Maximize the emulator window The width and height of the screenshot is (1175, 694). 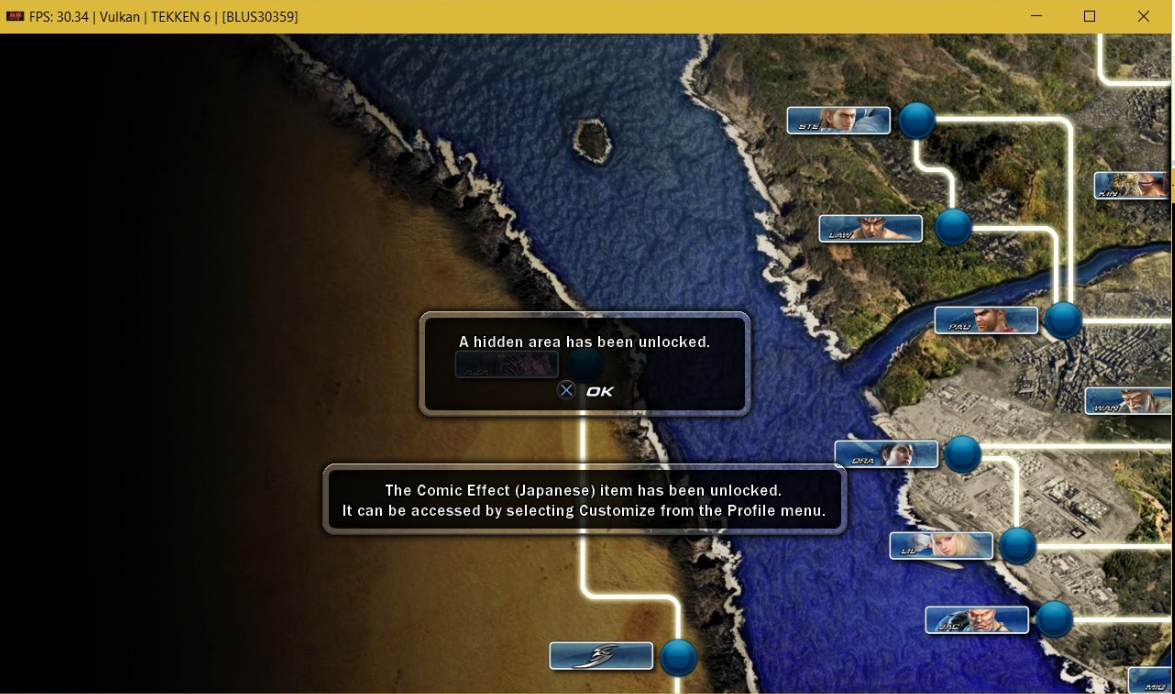pyautogui.click(x=1089, y=16)
